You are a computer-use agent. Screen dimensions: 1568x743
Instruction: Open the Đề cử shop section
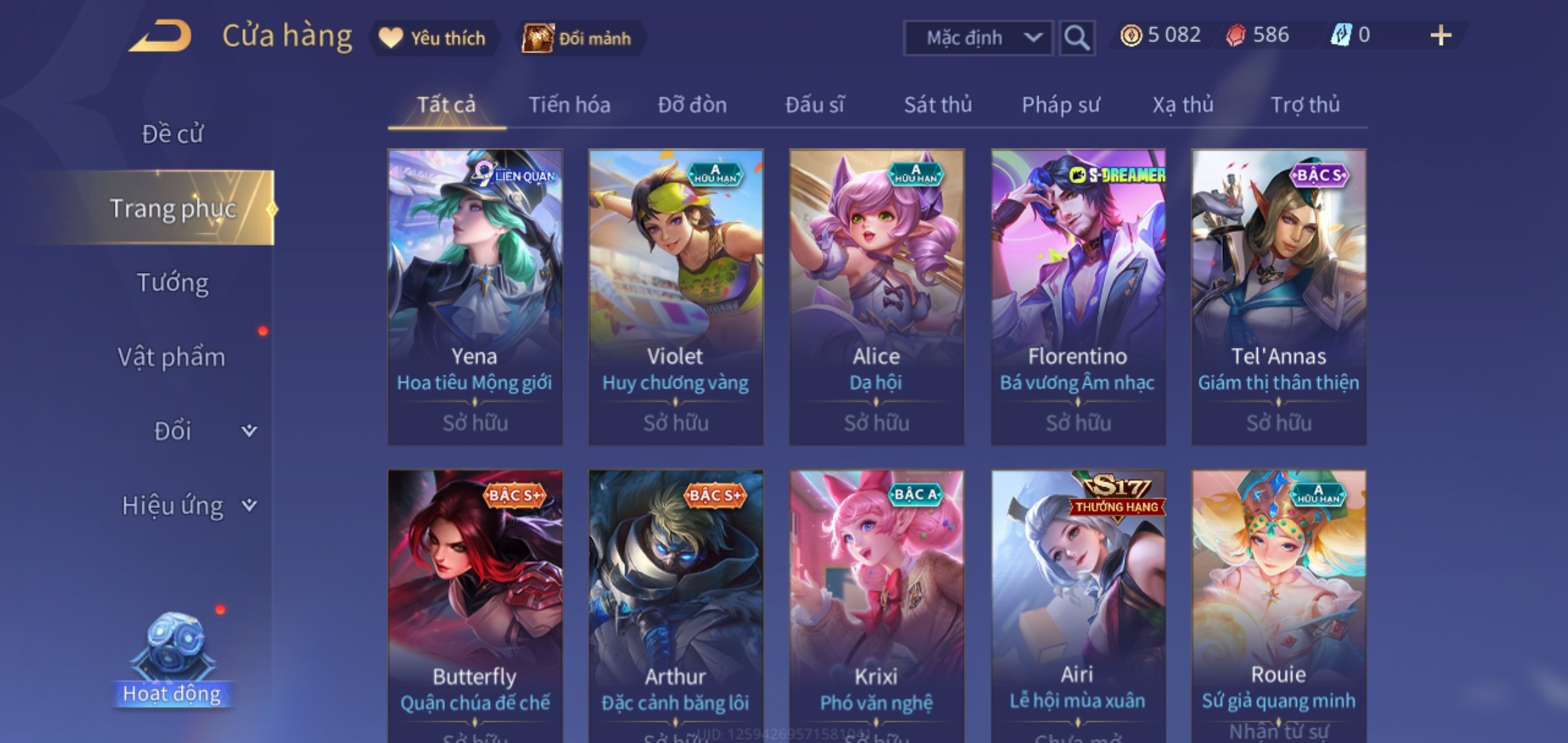pyautogui.click(x=172, y=134)
